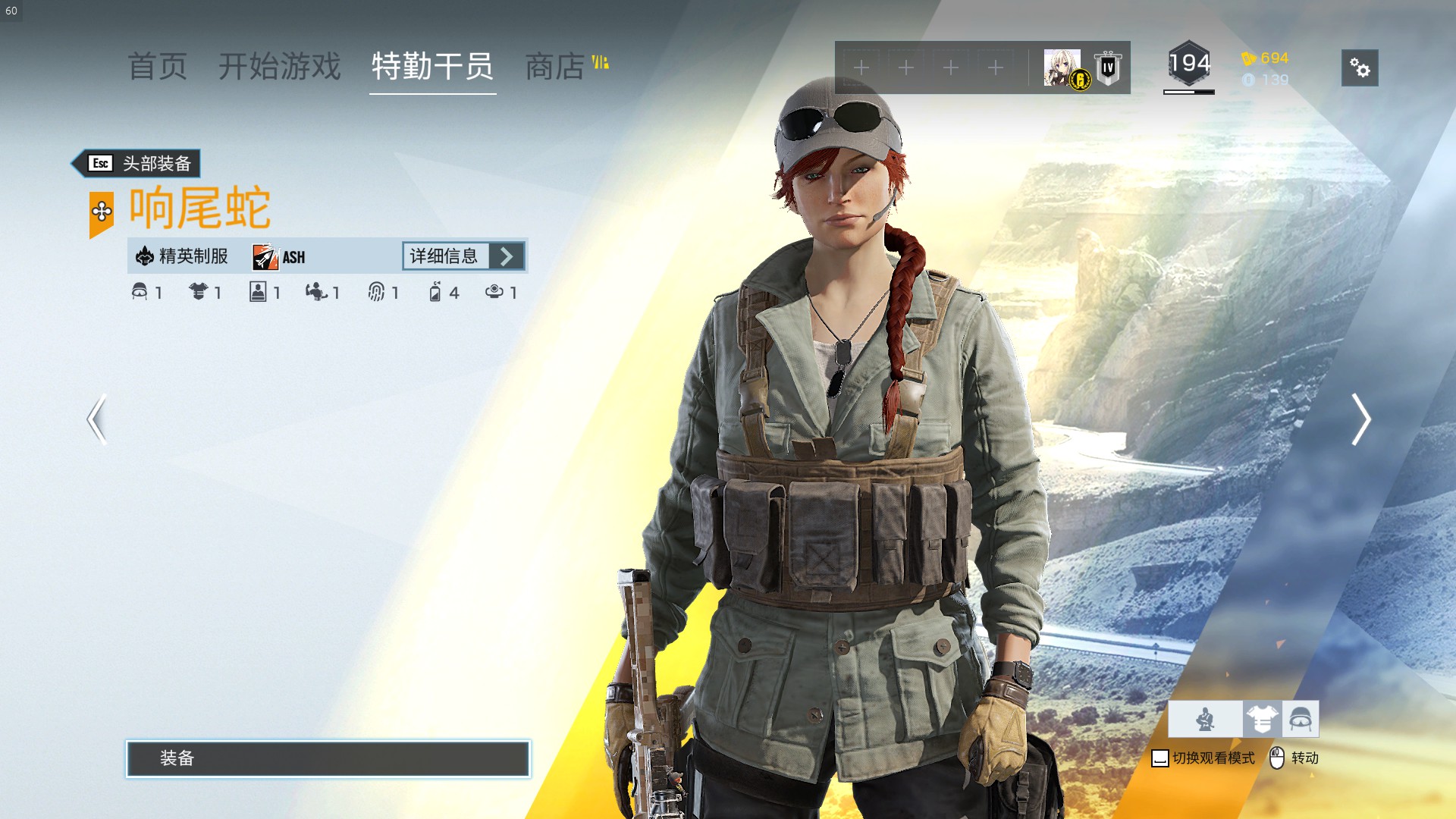Screen dimensions: 1456x819
Task: Switch to the crouching operator view mode
Action: click(1205, 719)
